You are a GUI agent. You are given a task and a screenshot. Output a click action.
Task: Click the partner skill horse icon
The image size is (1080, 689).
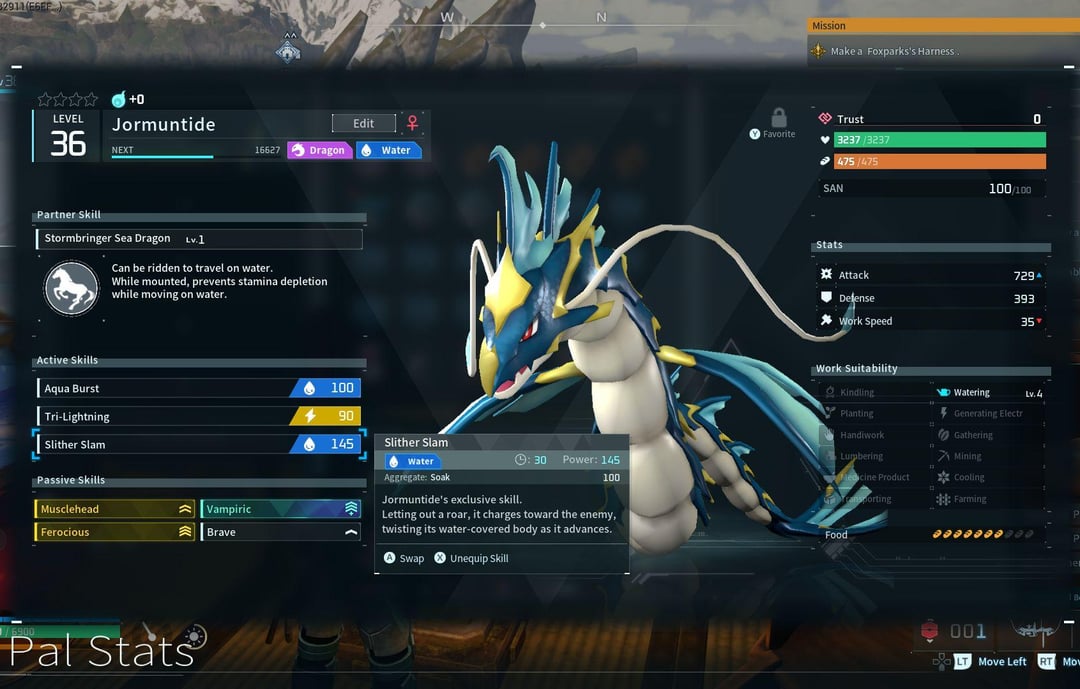[x=71, y=288]
